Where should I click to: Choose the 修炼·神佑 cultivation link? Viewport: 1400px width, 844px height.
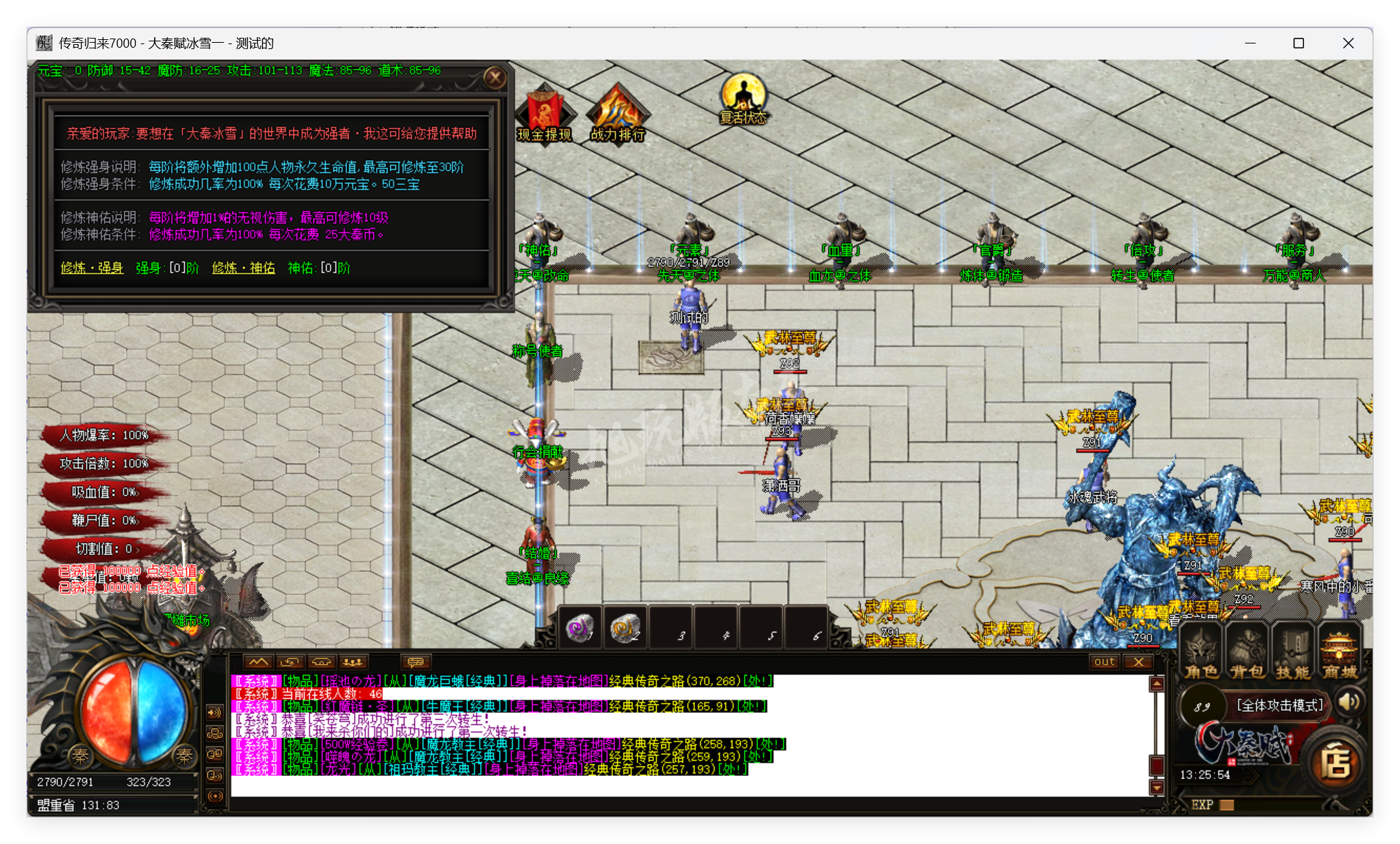243,268
